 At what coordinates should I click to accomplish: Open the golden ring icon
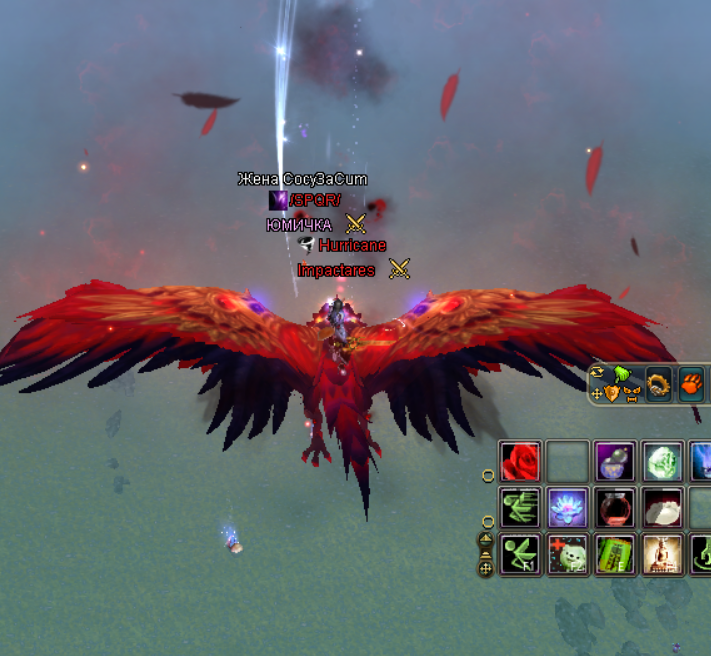(x=658, y=383)
